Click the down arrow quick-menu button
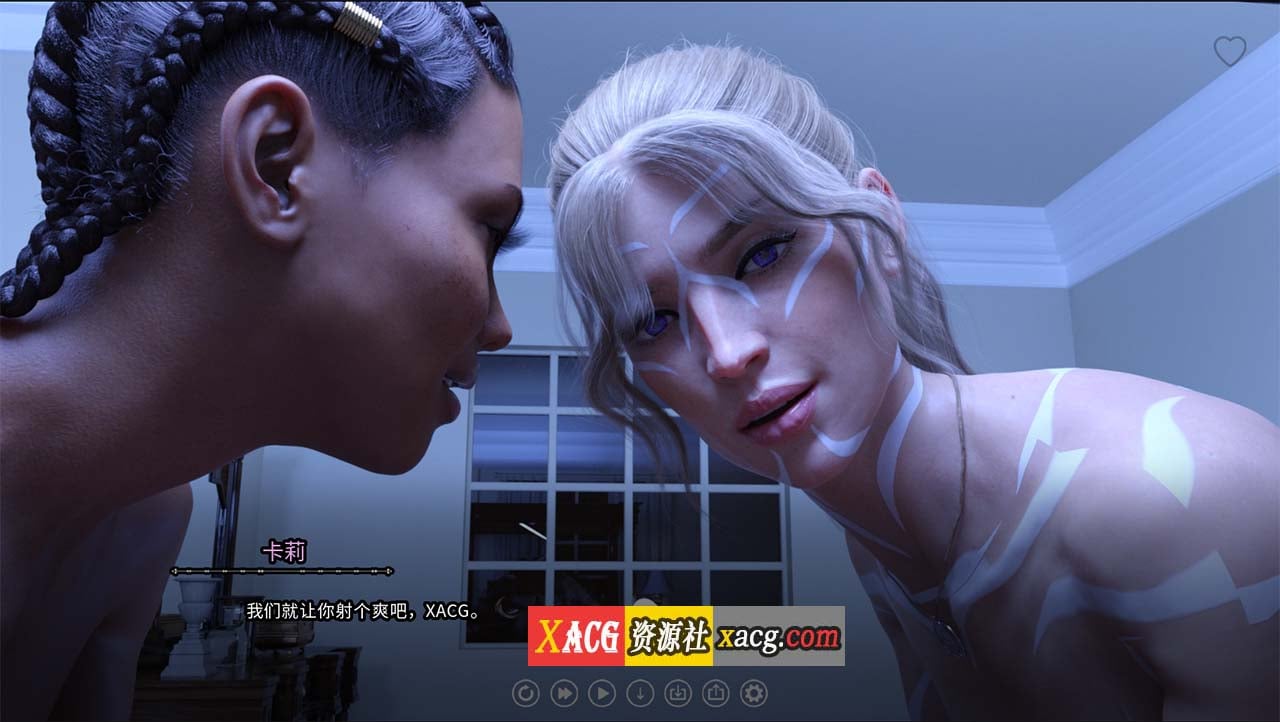The height and width of the screenshot is (722, 1280). [x=639, y=692]
